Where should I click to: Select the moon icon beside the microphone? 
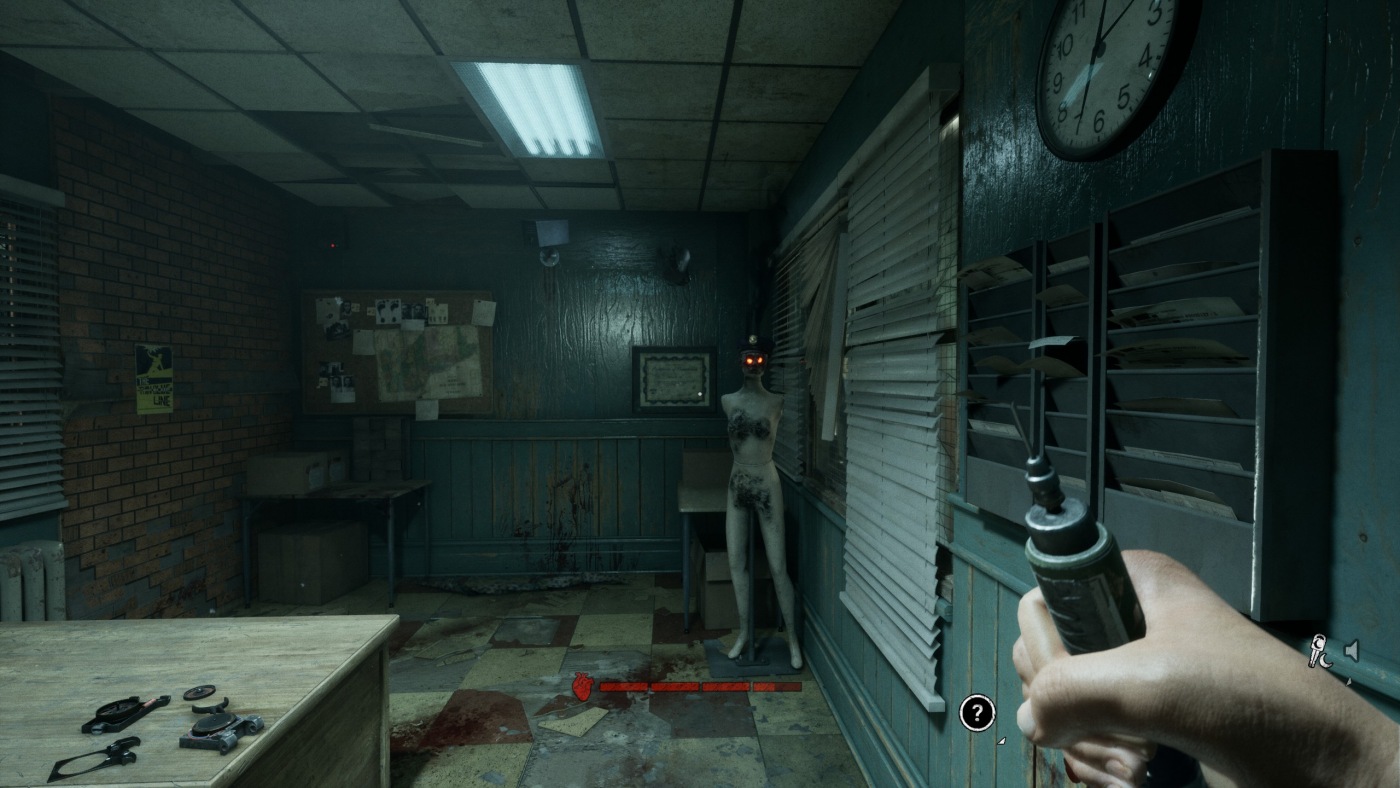(1326, 660)
